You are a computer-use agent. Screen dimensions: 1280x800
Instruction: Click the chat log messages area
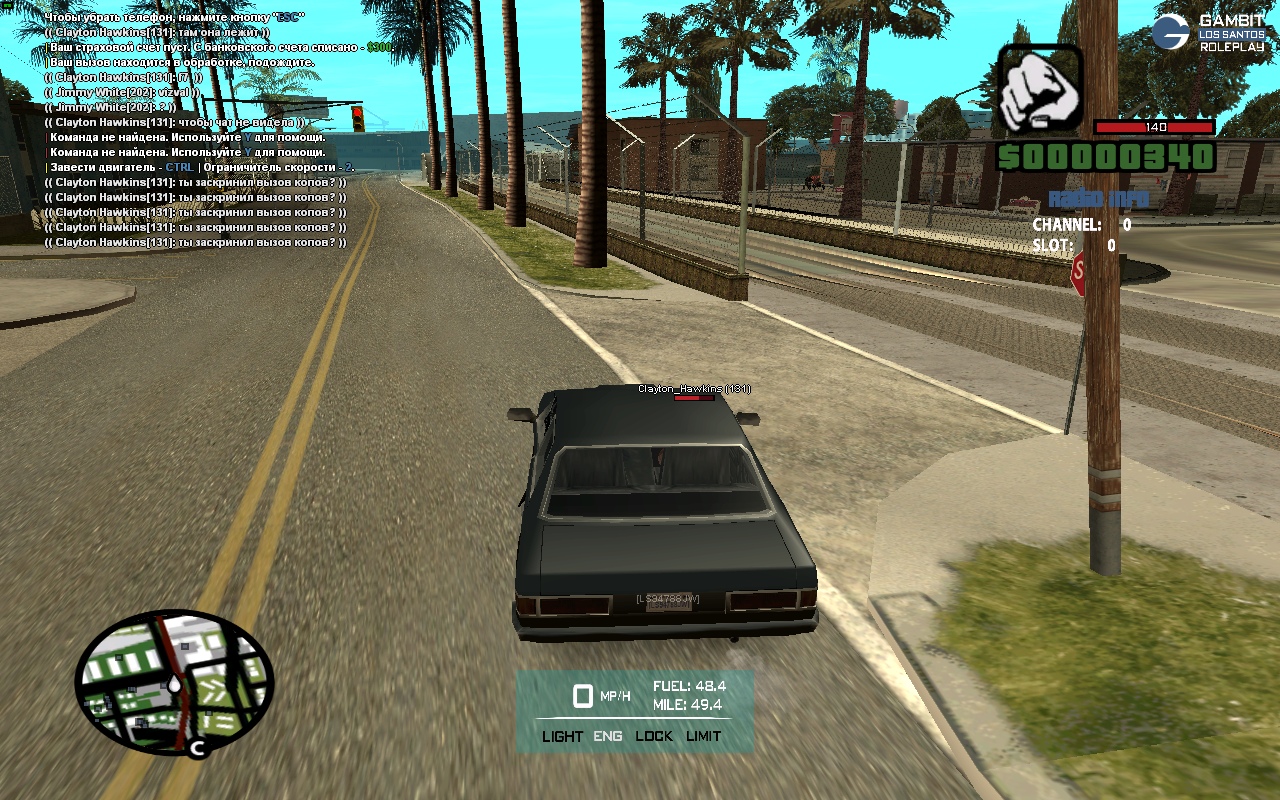tap(200, 130)
